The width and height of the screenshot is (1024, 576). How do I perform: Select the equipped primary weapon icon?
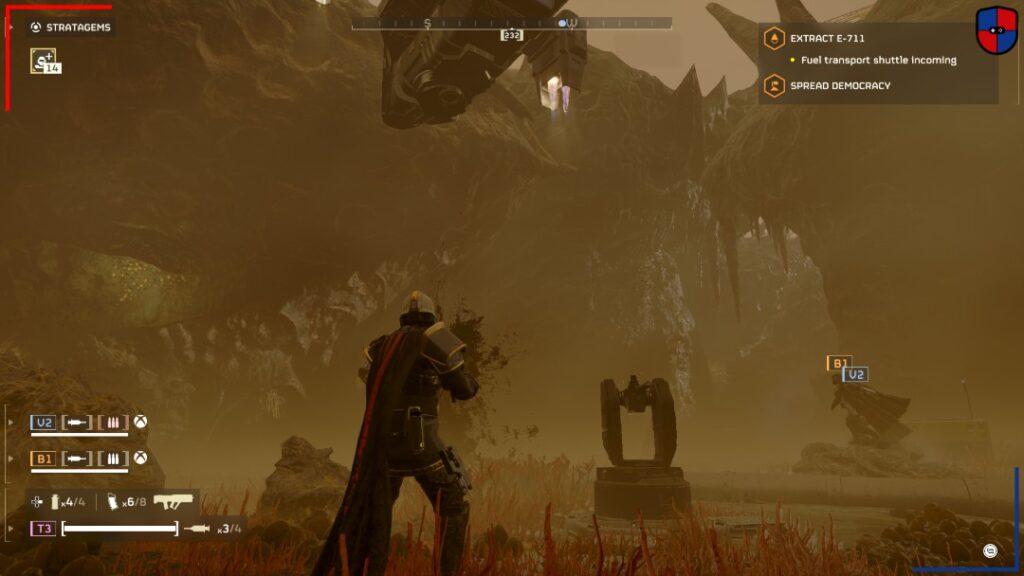[173, 501]
